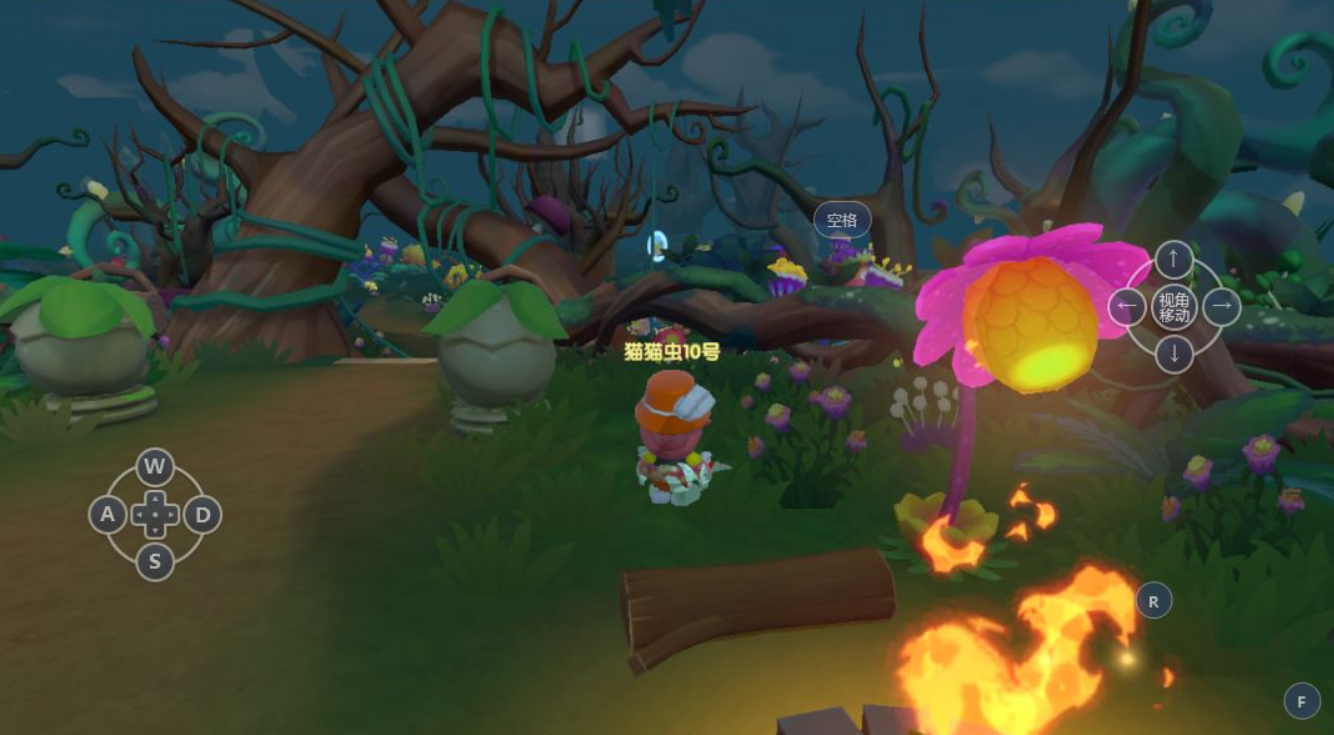Rotate view with the right arrow button
The width and height of the screenshot is (1334, 735).
click(1221, 306)
